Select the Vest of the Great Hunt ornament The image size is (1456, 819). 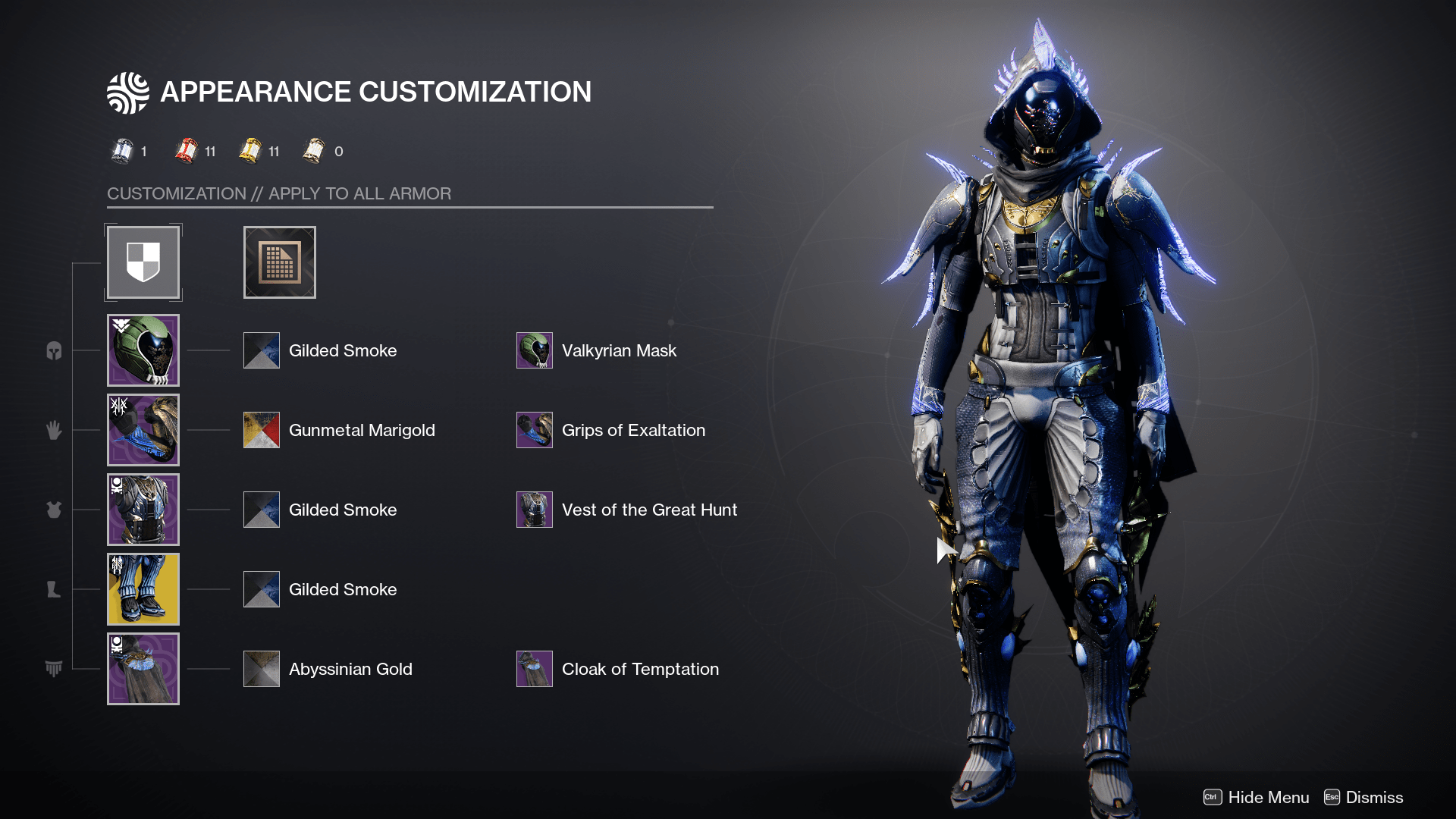(x=535, y=510)
